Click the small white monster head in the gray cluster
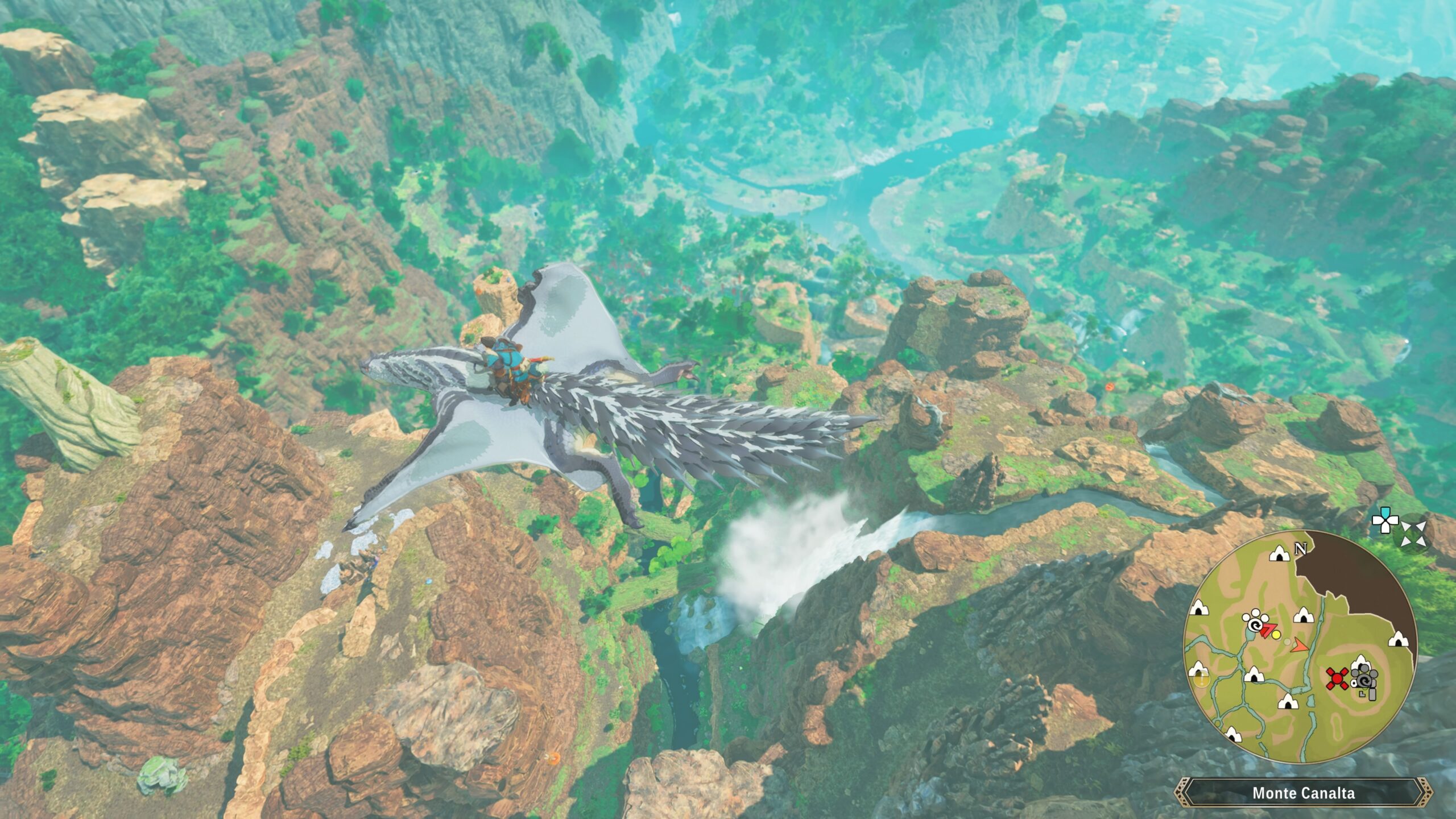This screenshot has height=819, width=1456. (x=1354, y=682)
